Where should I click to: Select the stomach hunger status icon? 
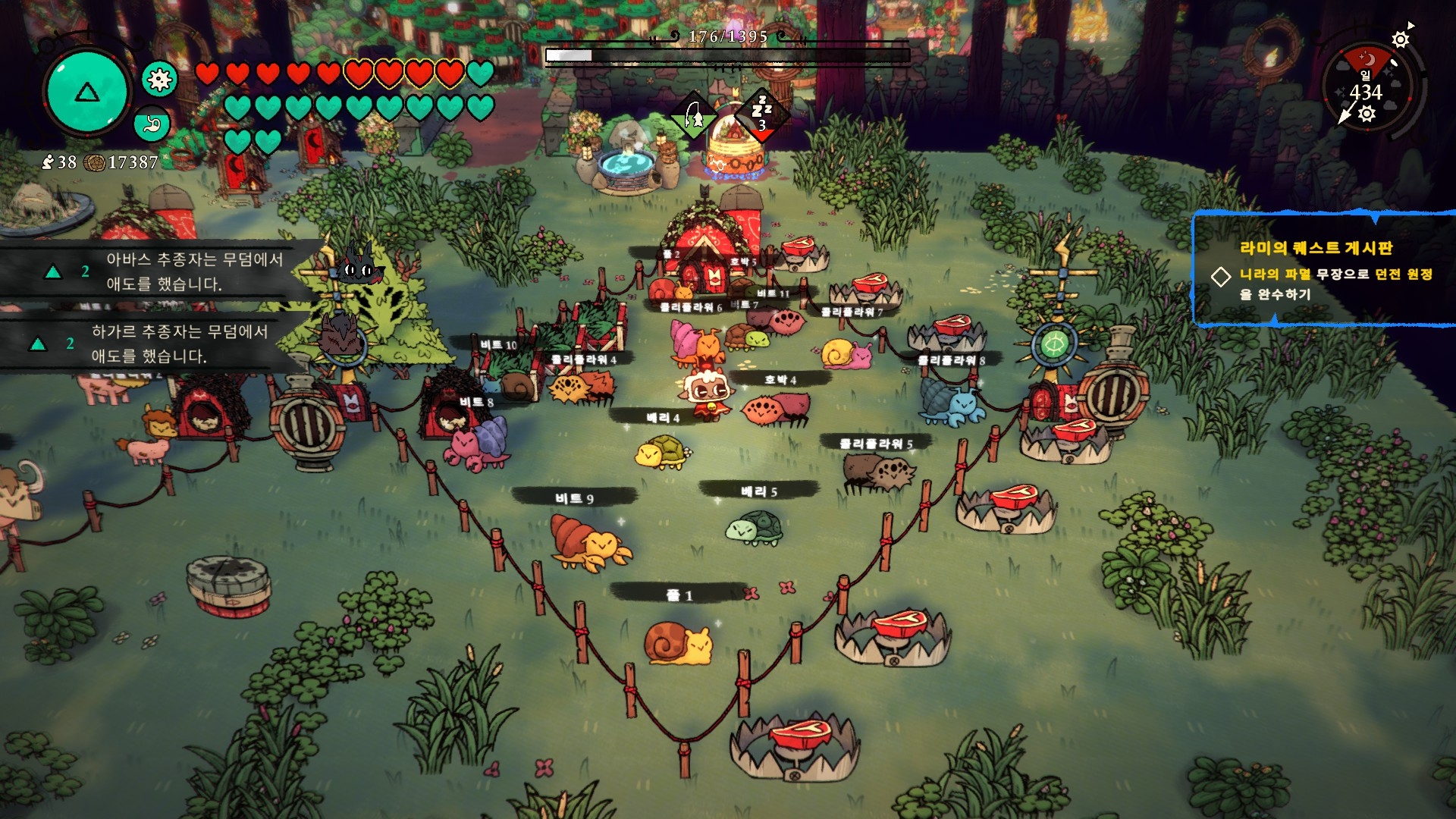pyautogui.click(x=152, y=124)
